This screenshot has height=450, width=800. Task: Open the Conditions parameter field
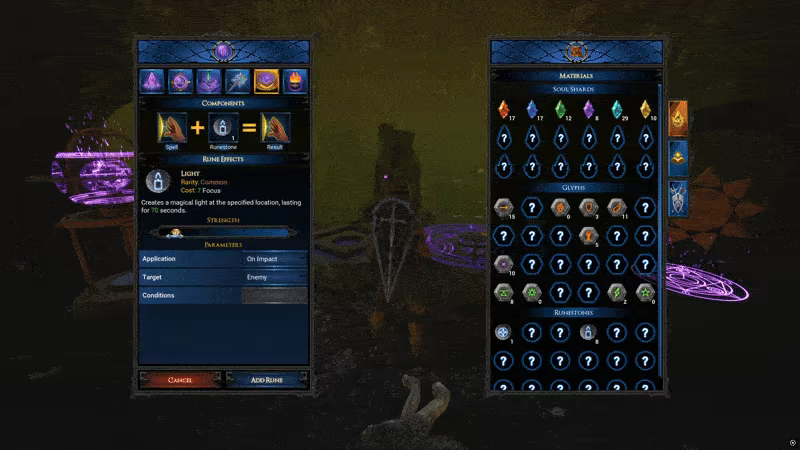275,296
